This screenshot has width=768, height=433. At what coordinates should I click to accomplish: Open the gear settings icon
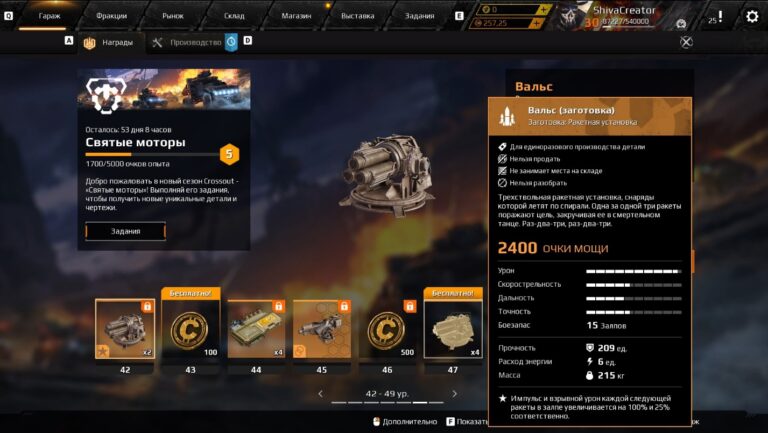click(x=752, y=16)
